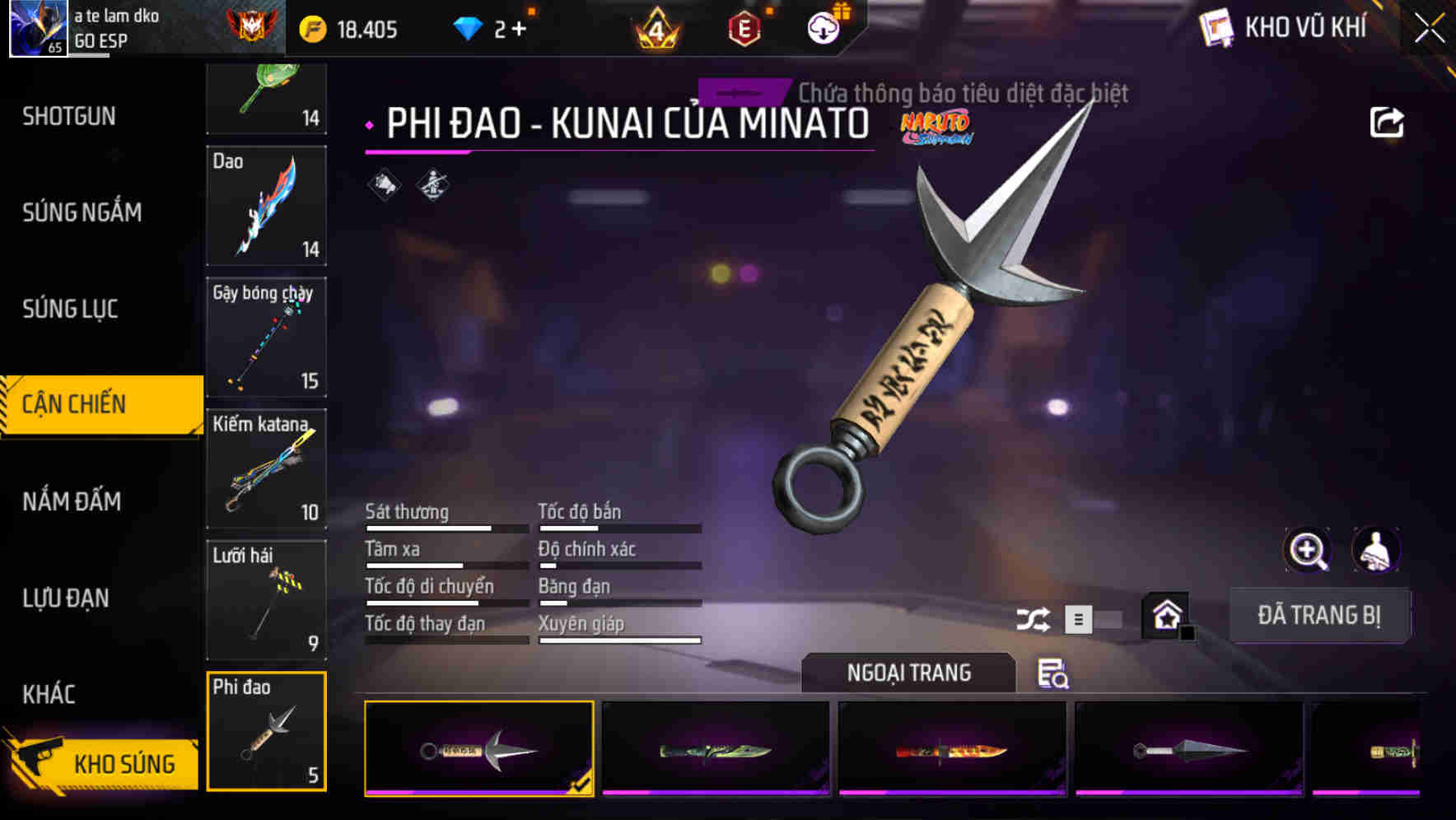Zoom in using the magnifier icon
This screenshot has height=820, width=1456.
point(1308,550)
